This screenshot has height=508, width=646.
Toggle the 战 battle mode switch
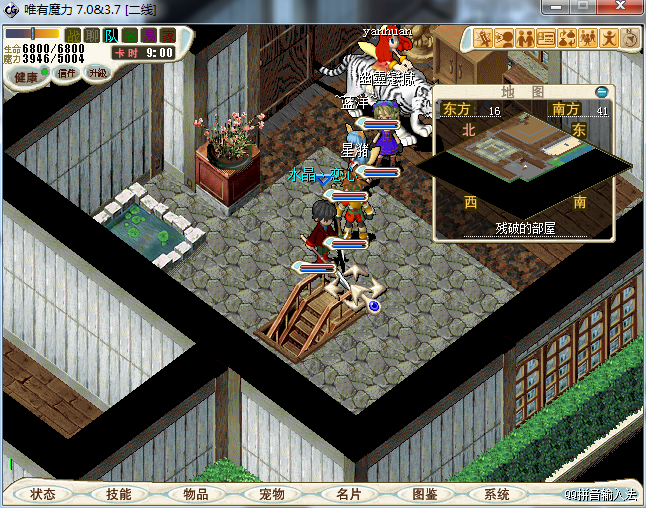73,35
